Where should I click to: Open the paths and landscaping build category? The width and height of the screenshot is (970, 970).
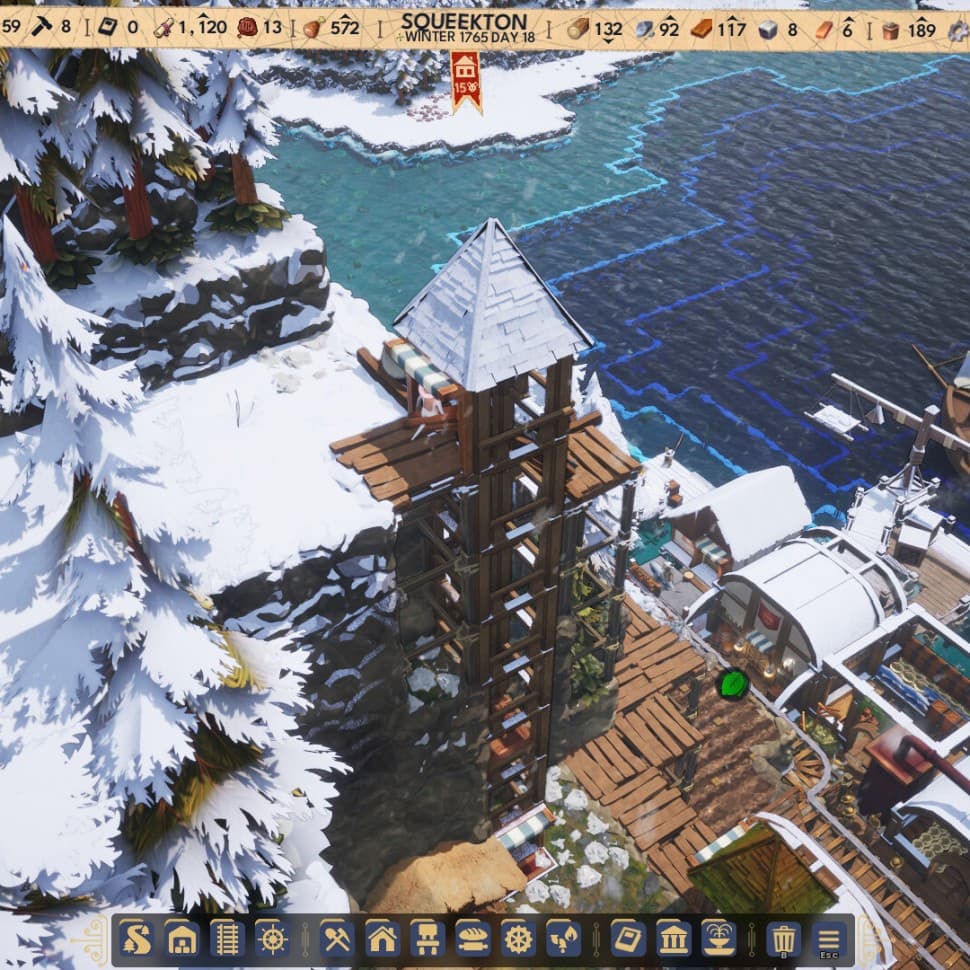pos(135,939)
